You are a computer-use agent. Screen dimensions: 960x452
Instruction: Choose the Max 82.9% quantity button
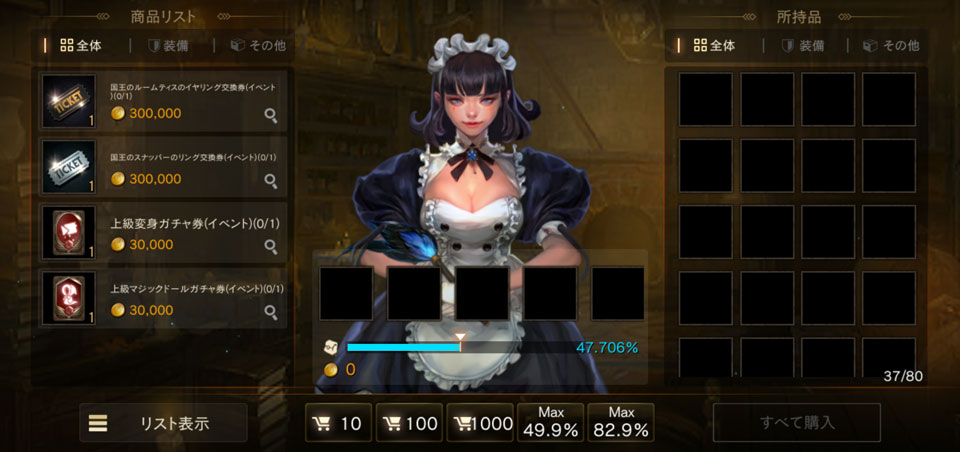(x=621, y=423)
